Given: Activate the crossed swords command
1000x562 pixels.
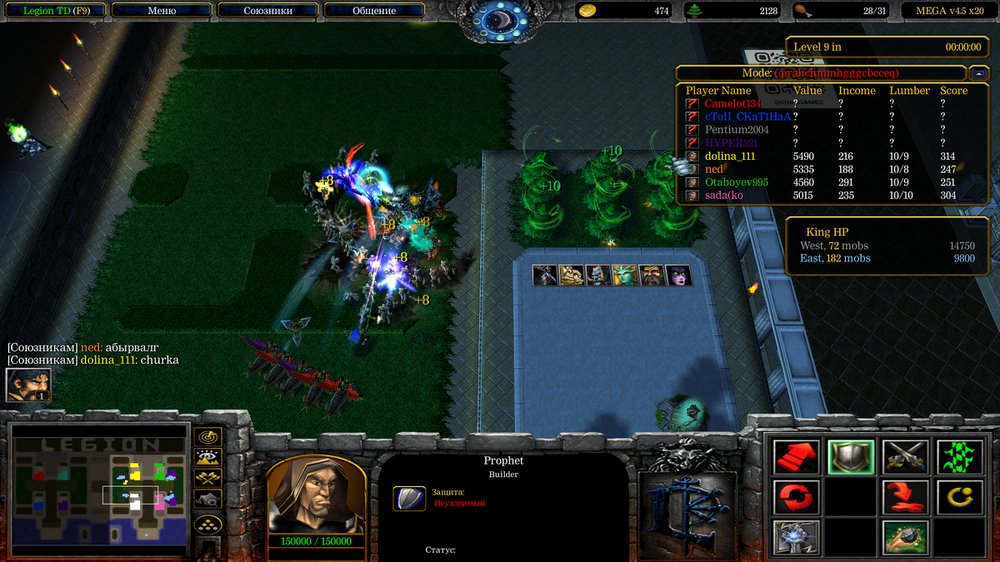Looking at the screenshot, I should coord(906,457).
